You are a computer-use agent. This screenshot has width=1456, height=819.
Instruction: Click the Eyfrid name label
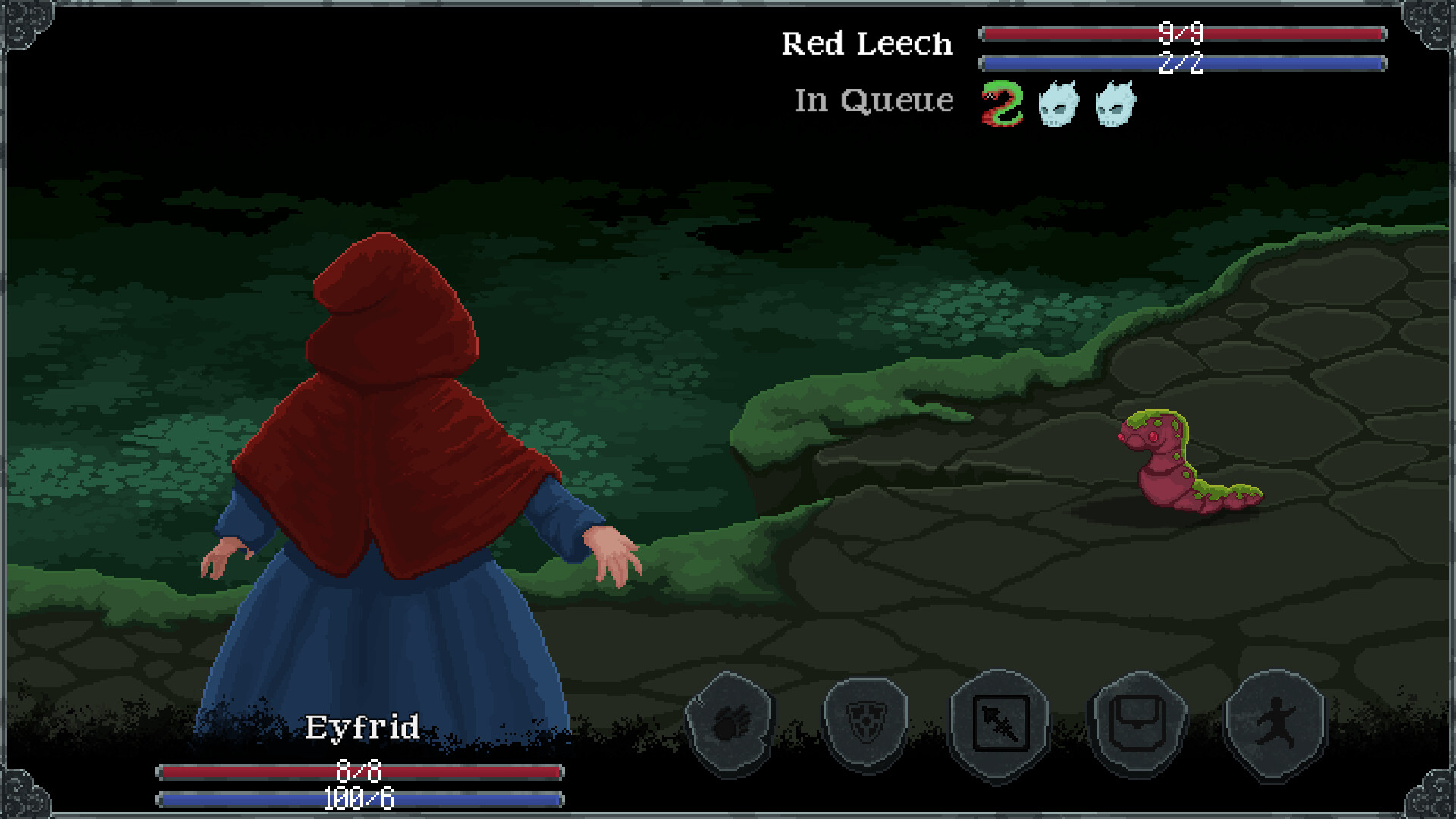pos(362,726)
